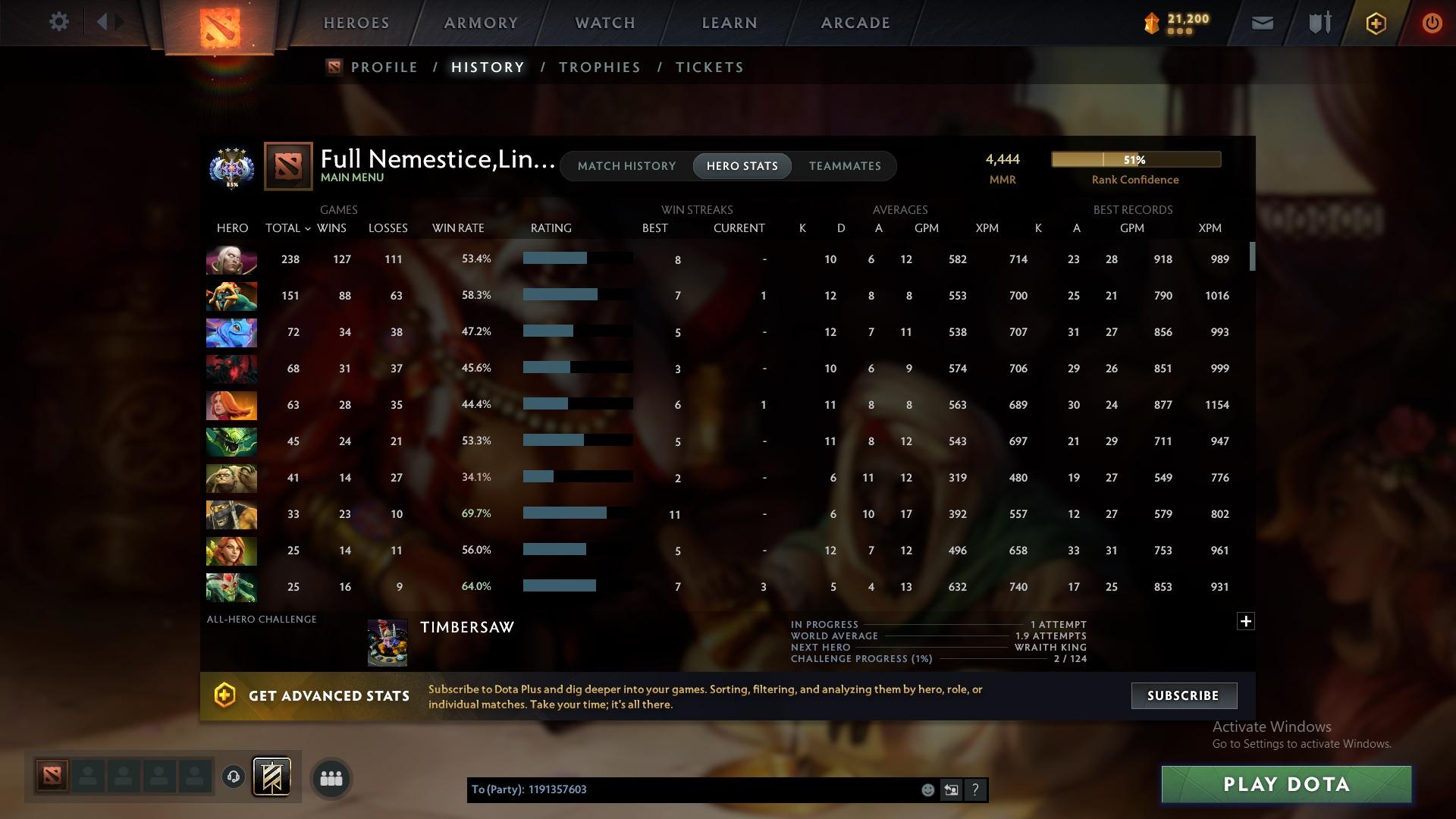Viewport: 1456px width, 819px height.
Task: Switch to the TROPHIES tab
Action: tap(599, 67)
